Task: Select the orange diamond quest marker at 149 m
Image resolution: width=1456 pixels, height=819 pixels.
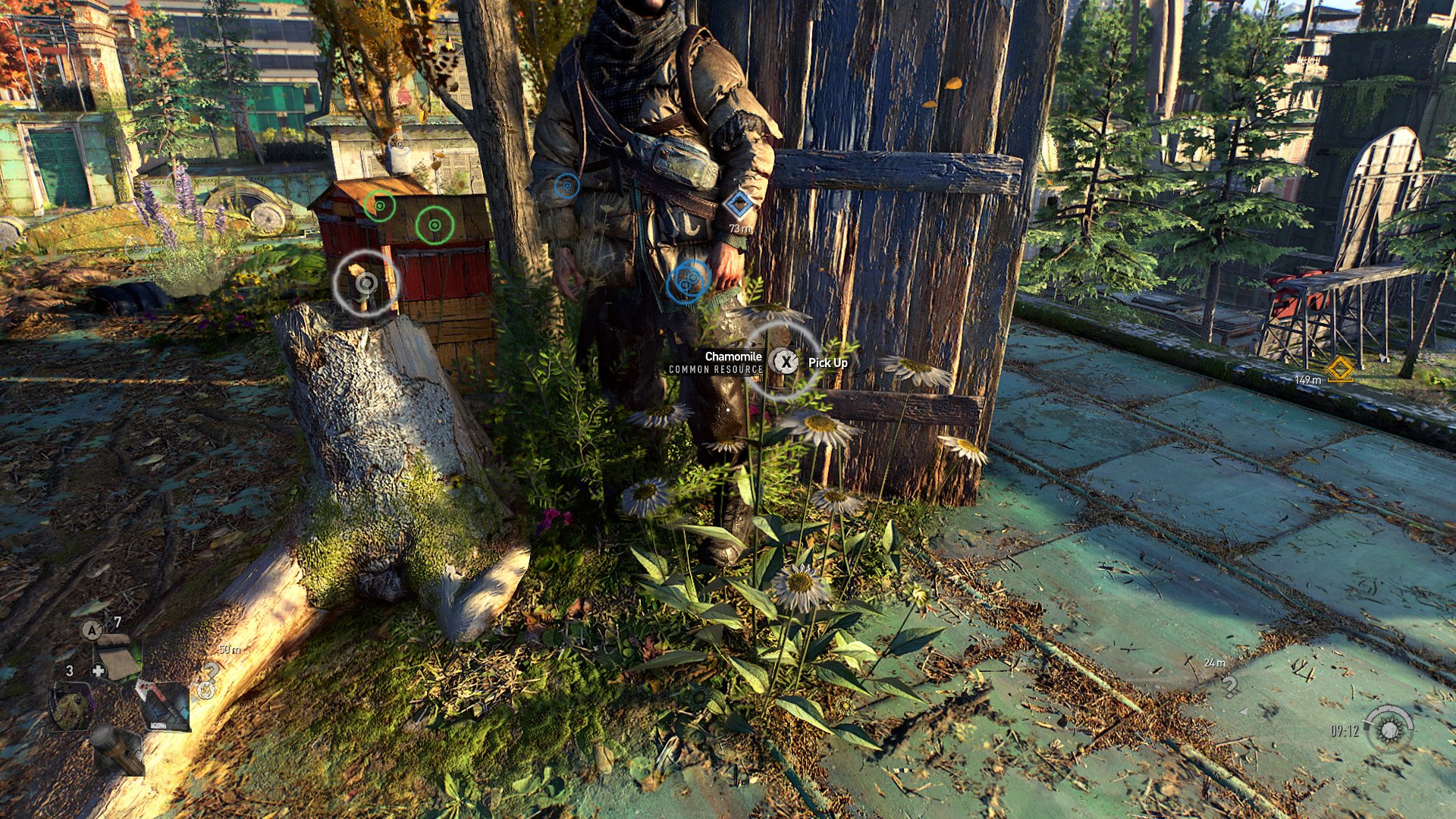Action: click(1339, 370)
